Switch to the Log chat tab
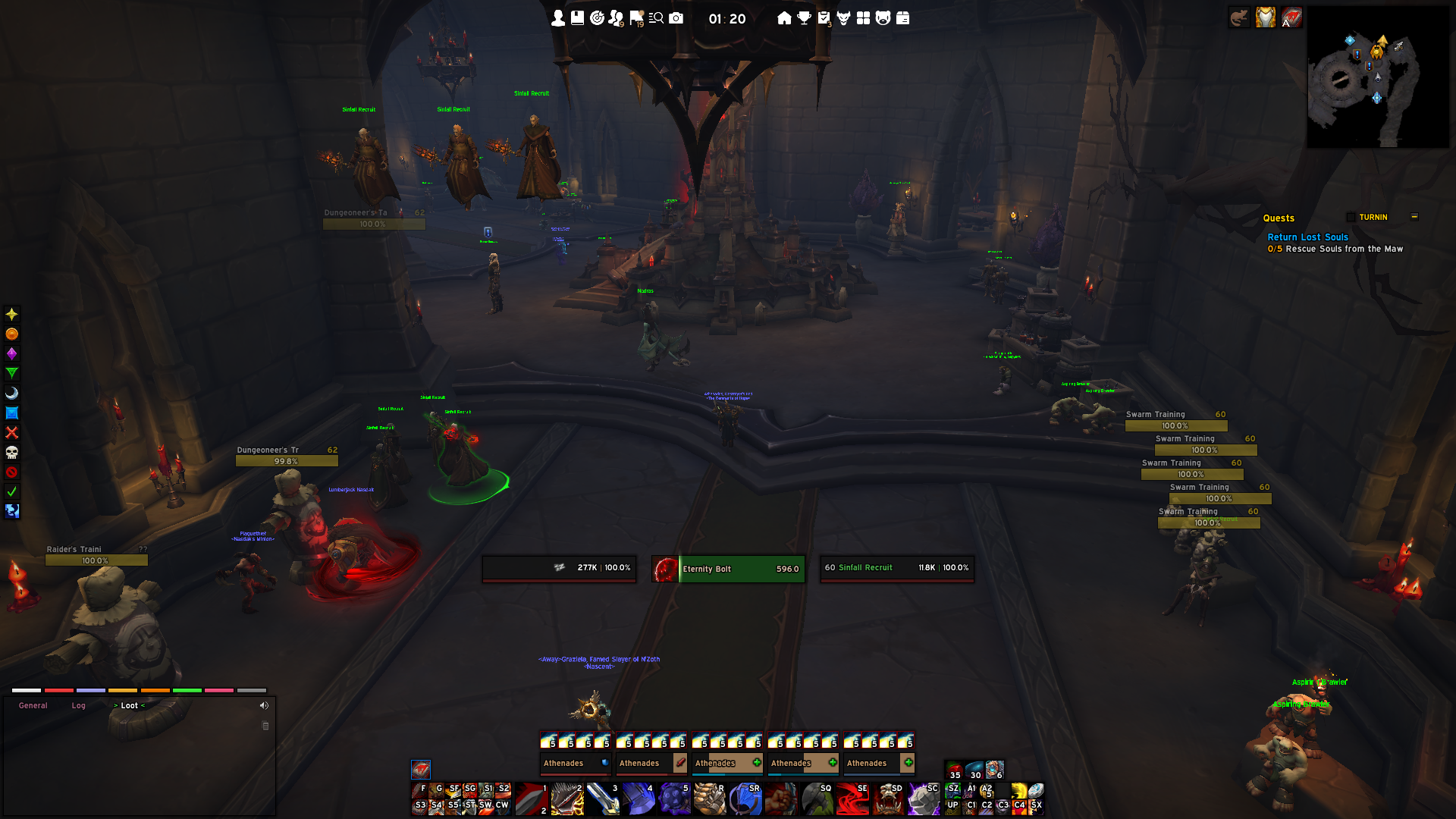Viewport: 1456px width, 819px height. pyautogui.click(x=79, y=706)
